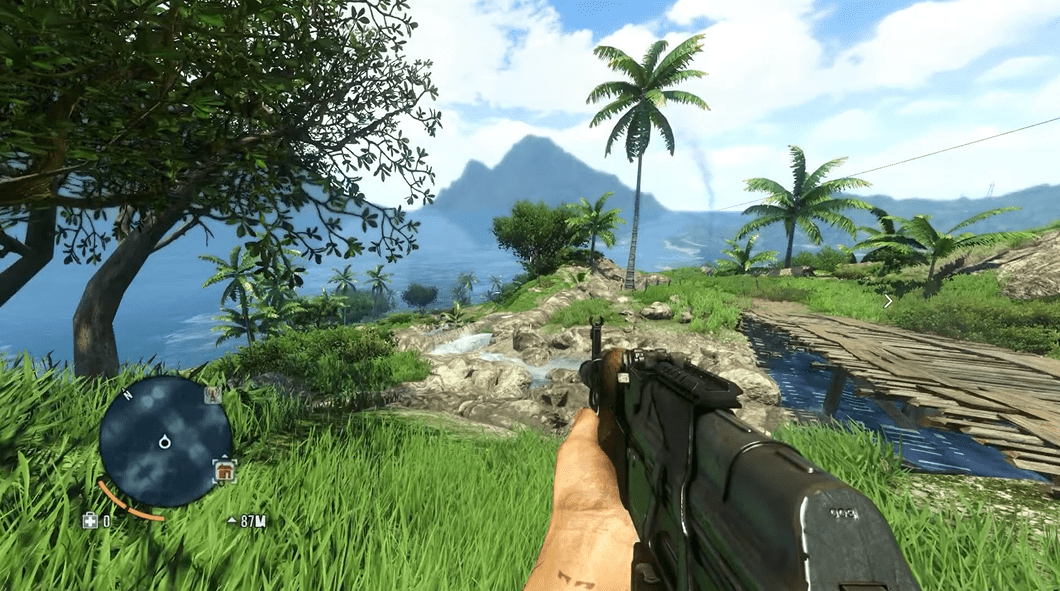Screen dimensions: 1060x591
Task: Click the circular minimap
Action: (165, 441)
